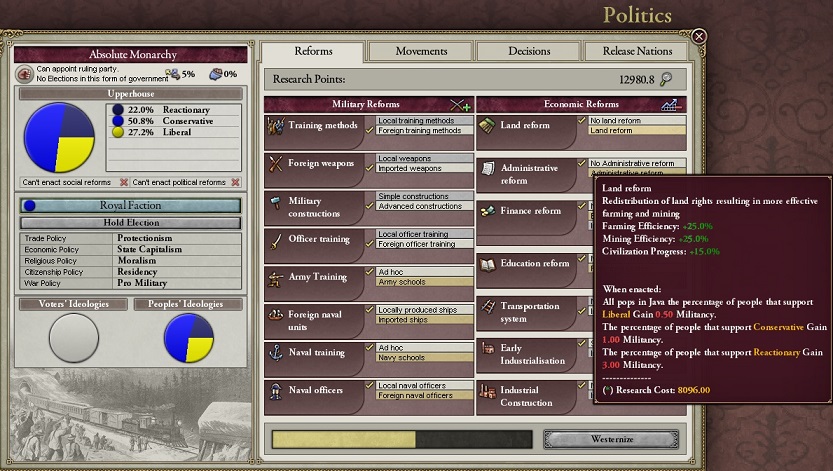
Task: Open the Decisions tab
Action: (528, 51)
